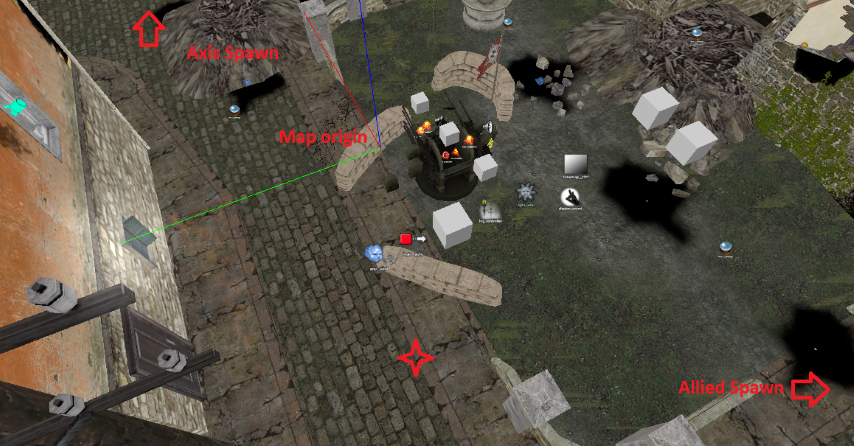Click the round shadow control entity icon

[x=571, y=198]
